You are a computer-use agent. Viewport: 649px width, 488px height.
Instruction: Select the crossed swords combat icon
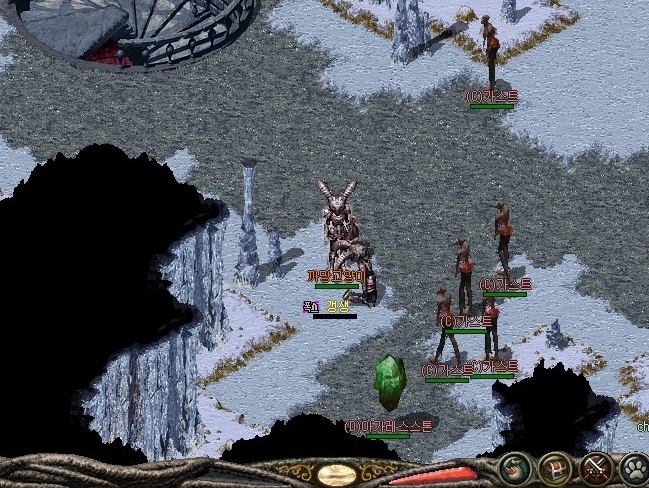[596, 468]
